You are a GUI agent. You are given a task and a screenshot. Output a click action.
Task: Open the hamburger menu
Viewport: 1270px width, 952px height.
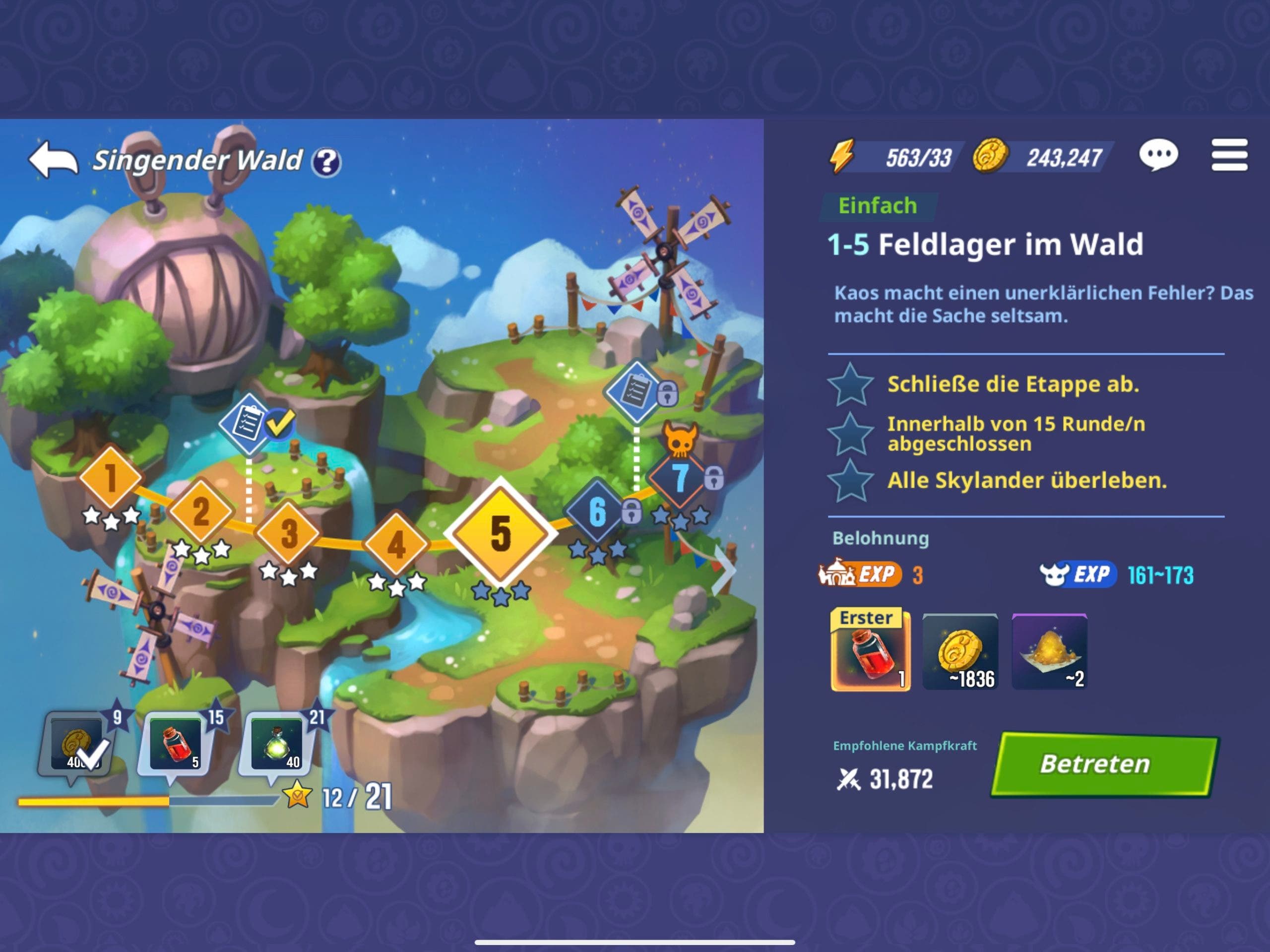tap(1229, 155)
